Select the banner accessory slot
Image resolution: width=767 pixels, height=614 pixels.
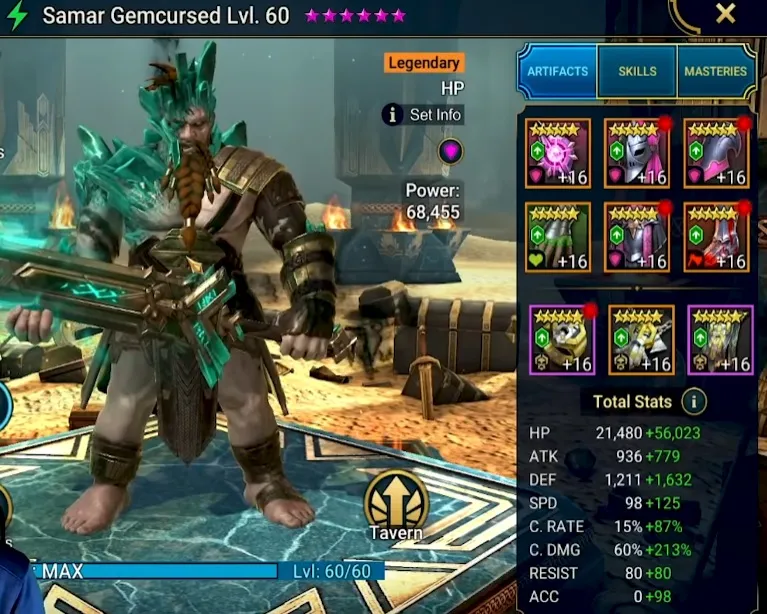pos(720,340)
